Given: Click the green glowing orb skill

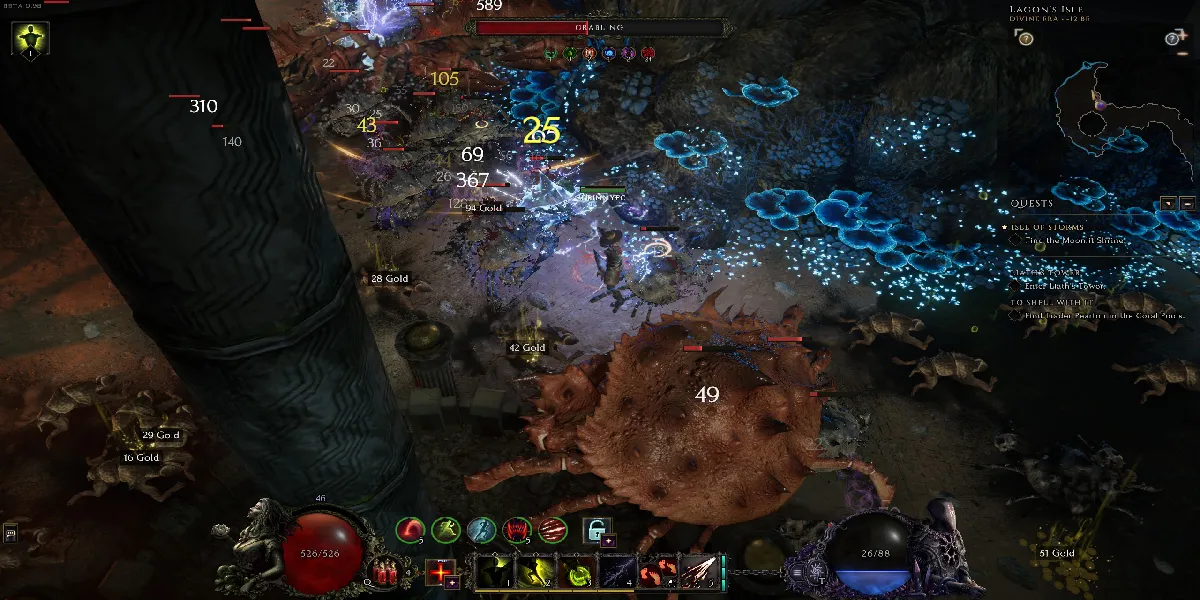Looking at the screenshot, I should pos(575,573).
